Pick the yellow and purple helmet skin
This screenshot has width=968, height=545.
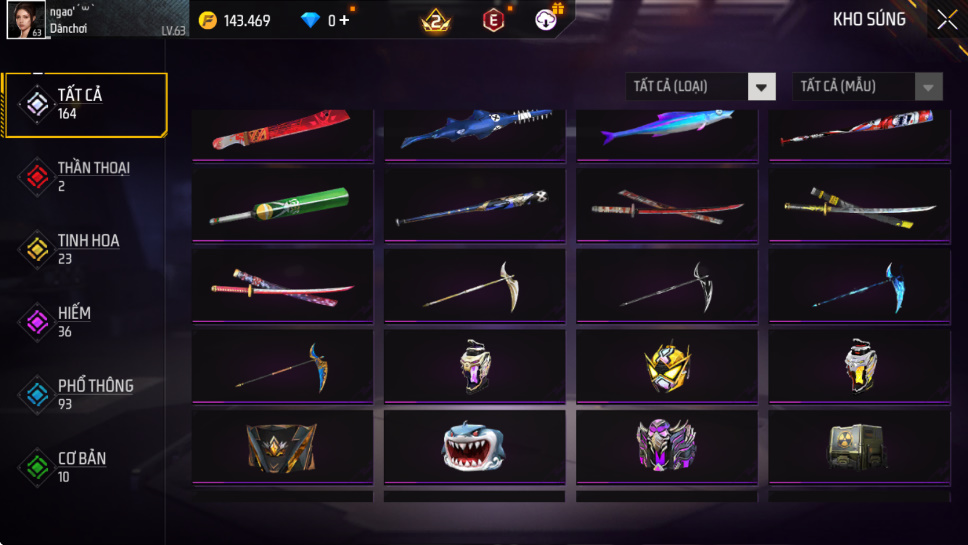tap(665, 366)
